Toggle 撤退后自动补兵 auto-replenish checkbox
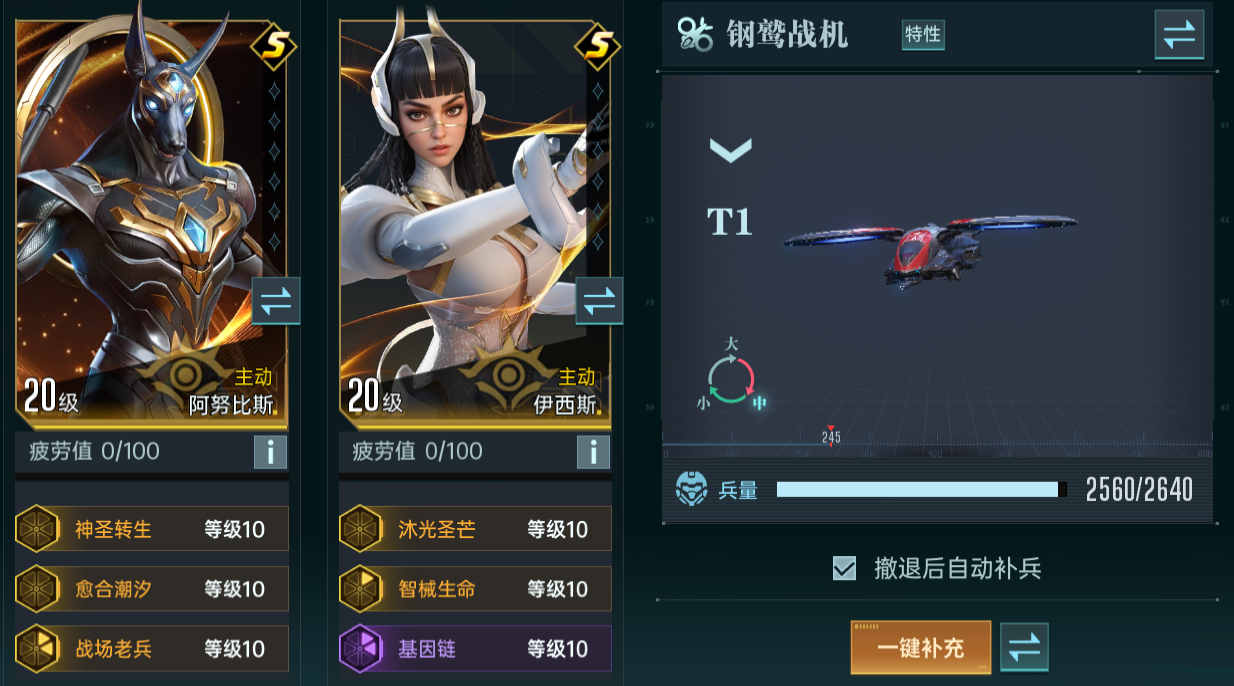Image resolution: width=1234 pixels, height=686 pixels. [845, 569]
